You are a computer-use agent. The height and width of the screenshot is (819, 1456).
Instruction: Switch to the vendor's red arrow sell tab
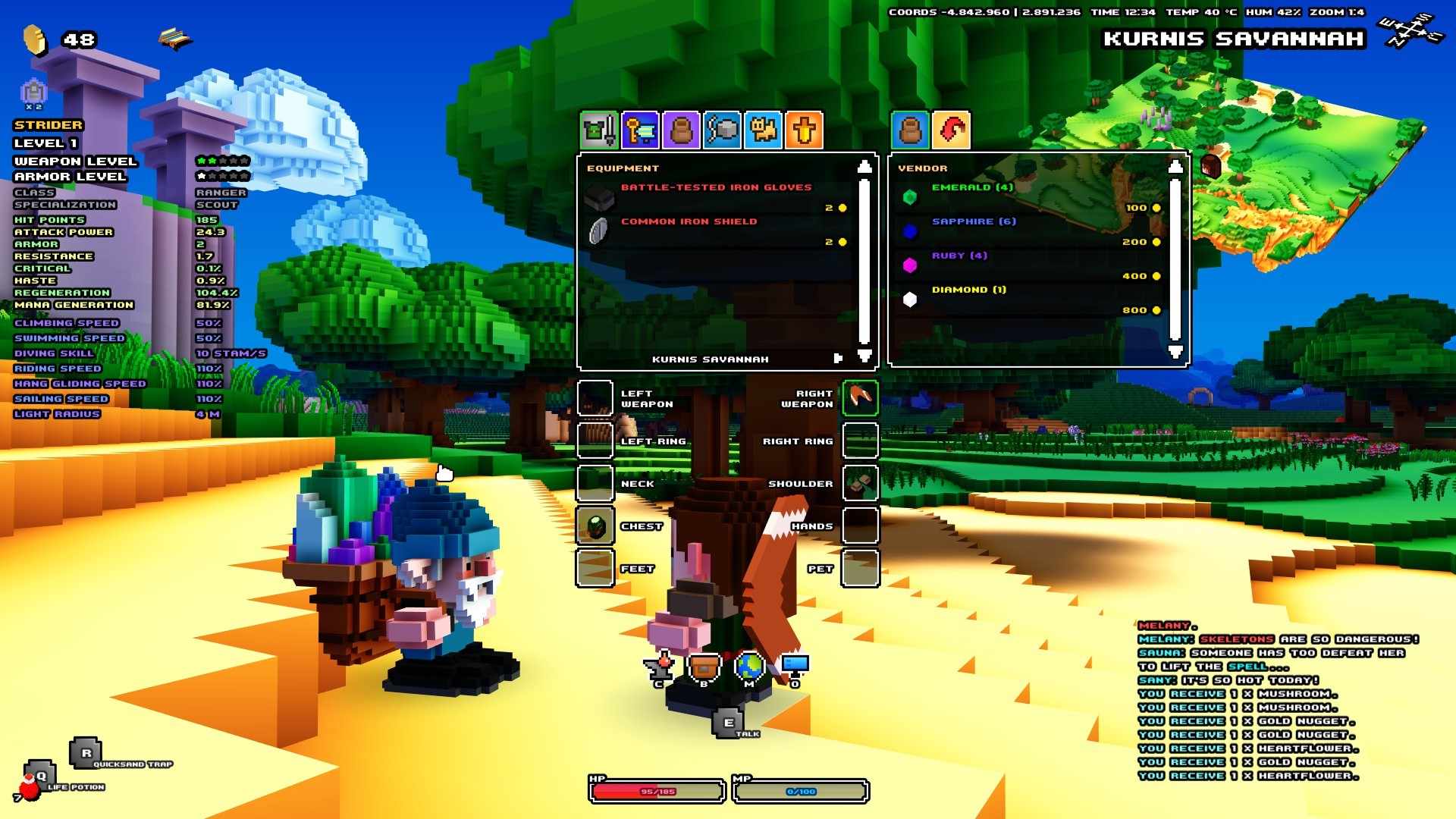(x=953, y=130)
